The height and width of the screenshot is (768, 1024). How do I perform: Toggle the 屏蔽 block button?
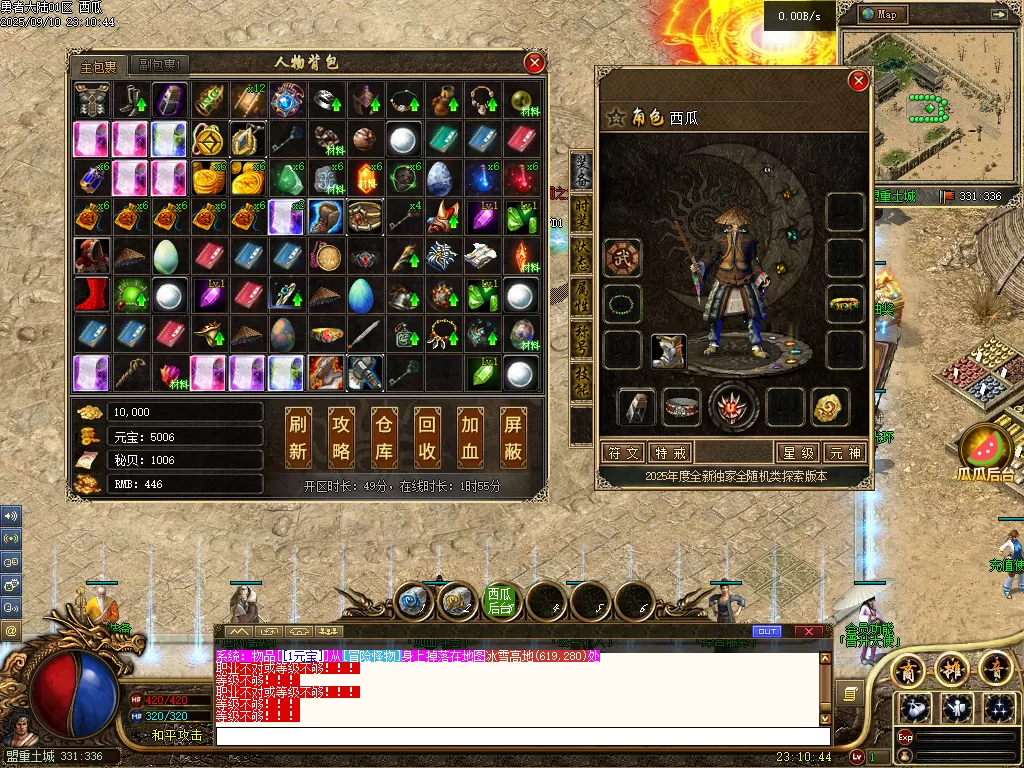click(x=513, y=438)
